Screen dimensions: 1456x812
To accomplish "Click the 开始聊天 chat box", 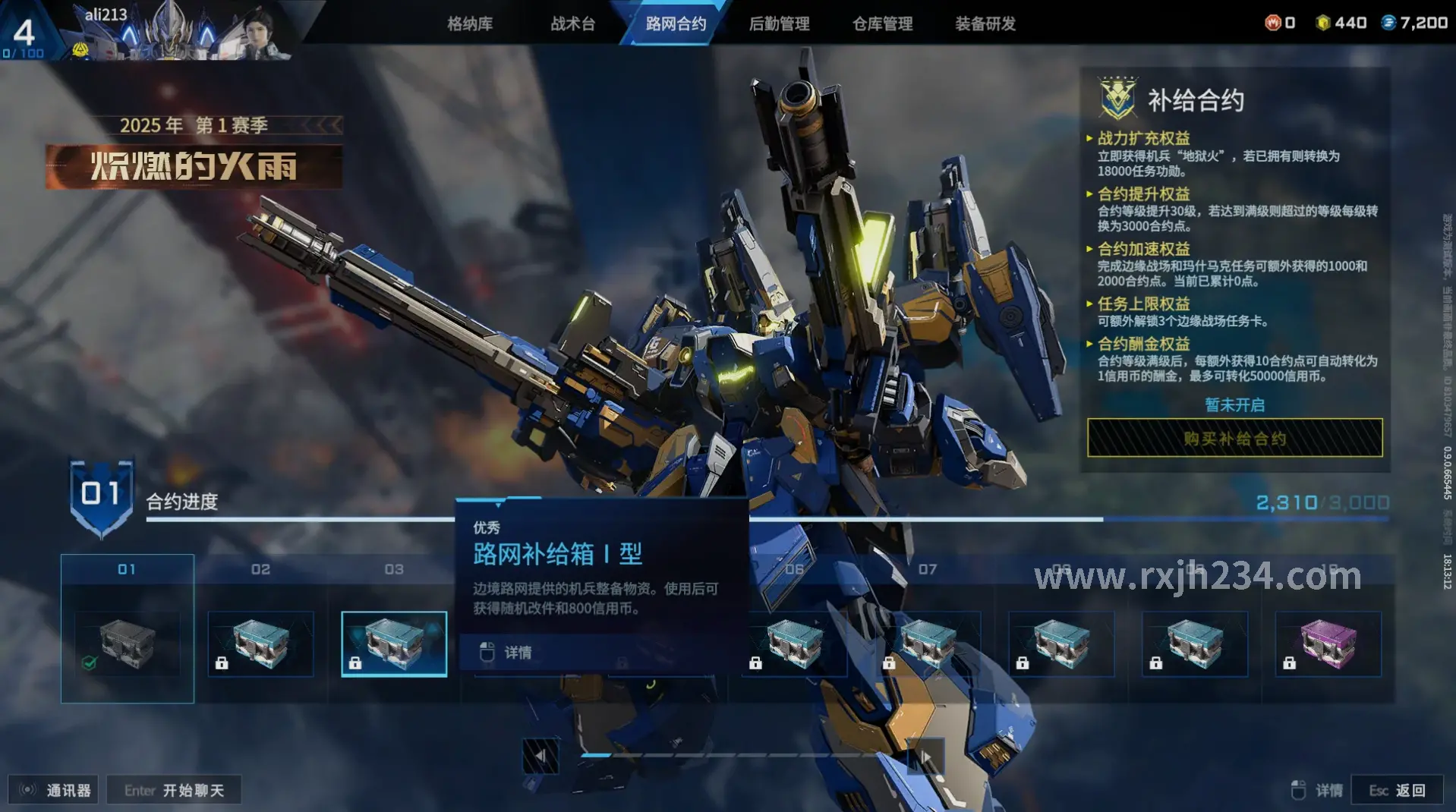I will tap(175, 790).
